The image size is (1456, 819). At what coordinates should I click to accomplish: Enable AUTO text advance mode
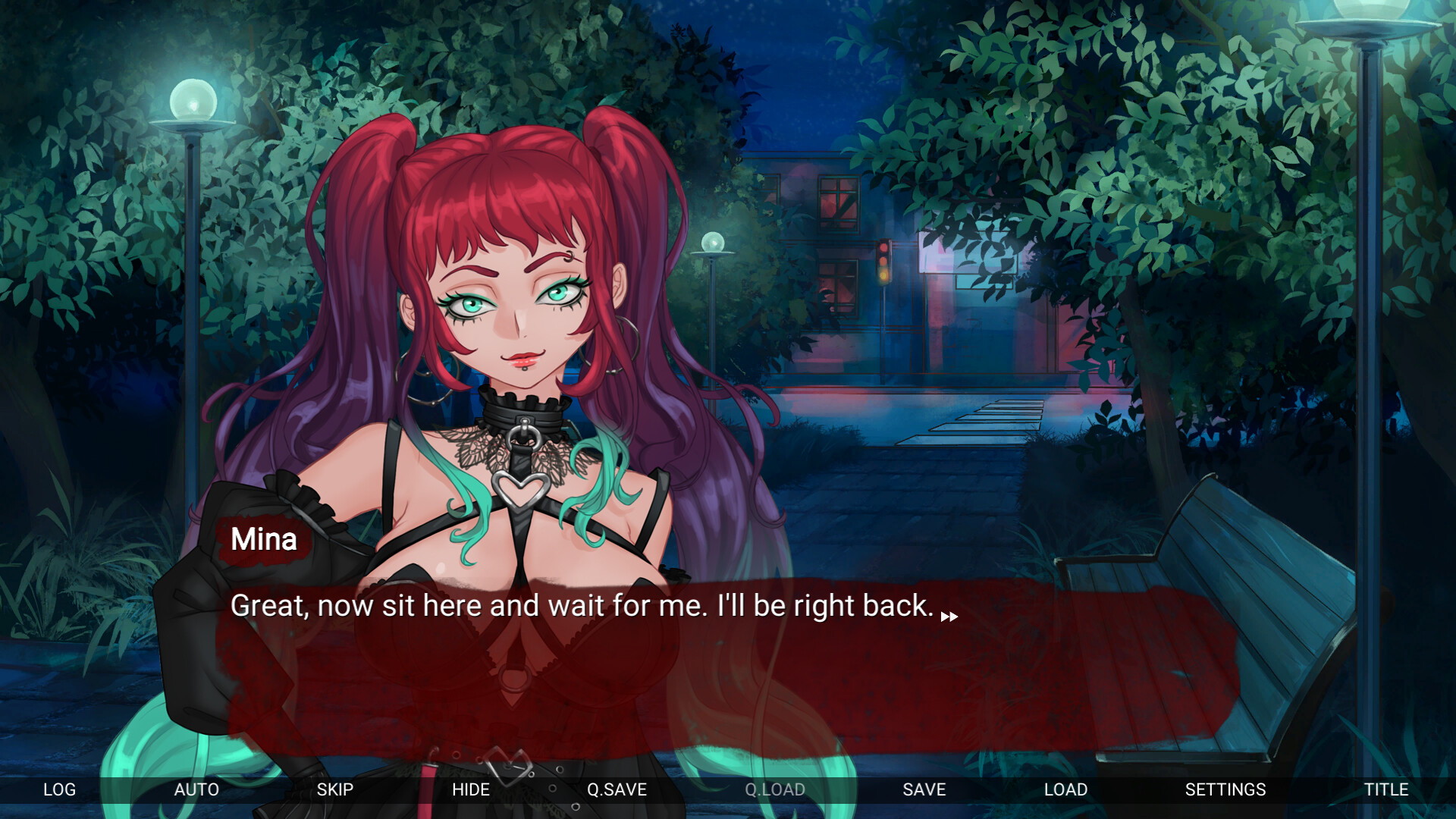(x=196, y=789)
